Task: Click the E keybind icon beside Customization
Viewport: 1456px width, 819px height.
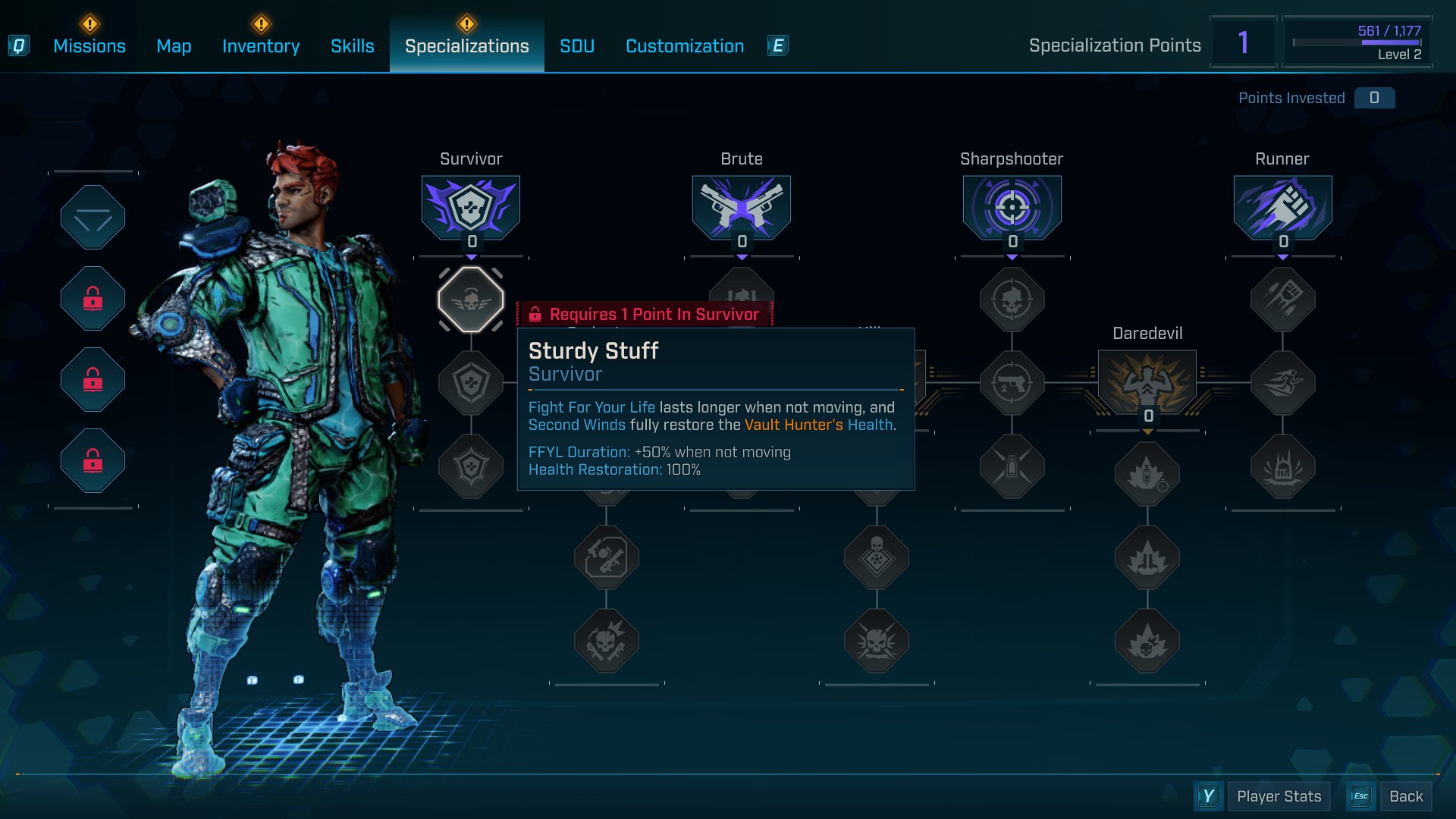Action: tap(777, 45)
